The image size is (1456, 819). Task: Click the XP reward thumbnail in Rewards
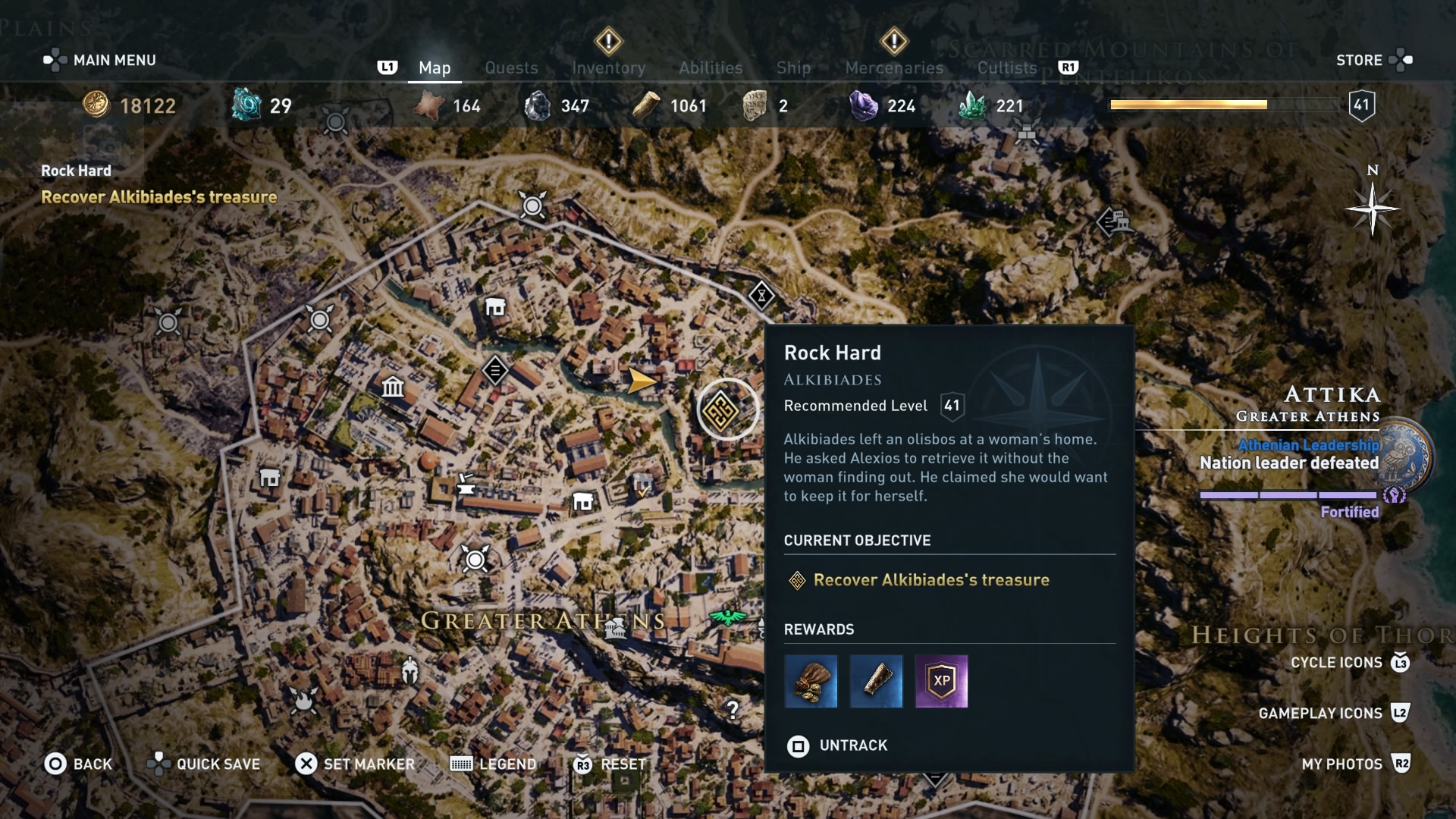[x=940, y=681]
